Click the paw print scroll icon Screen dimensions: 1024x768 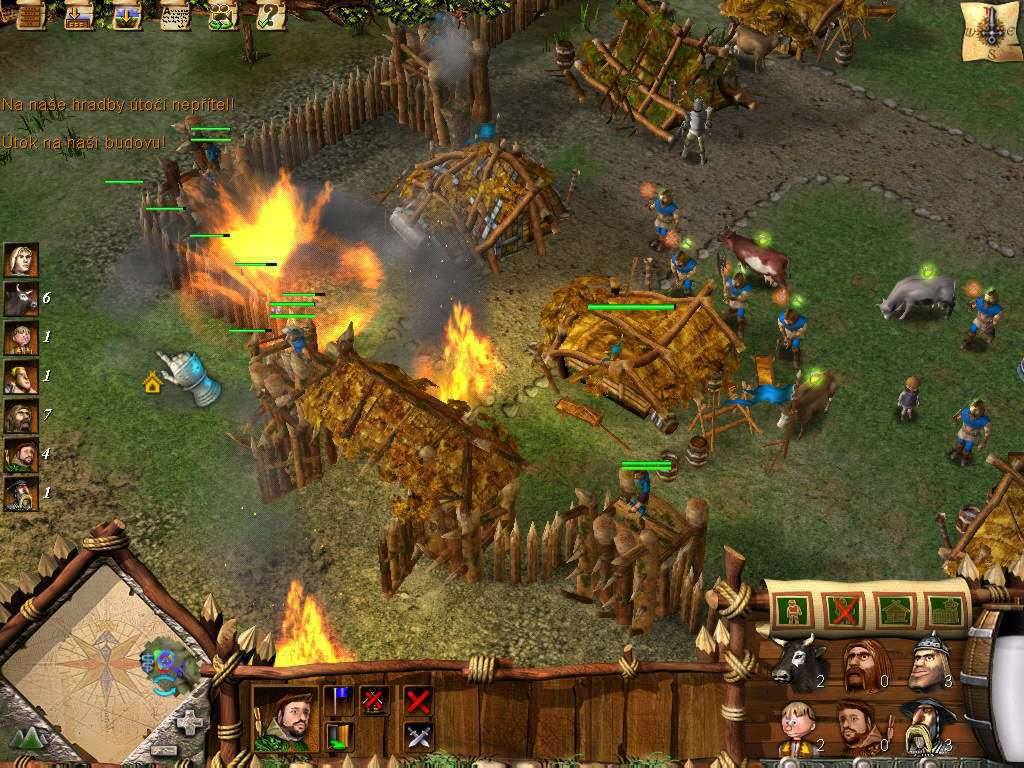coord(222,14)
